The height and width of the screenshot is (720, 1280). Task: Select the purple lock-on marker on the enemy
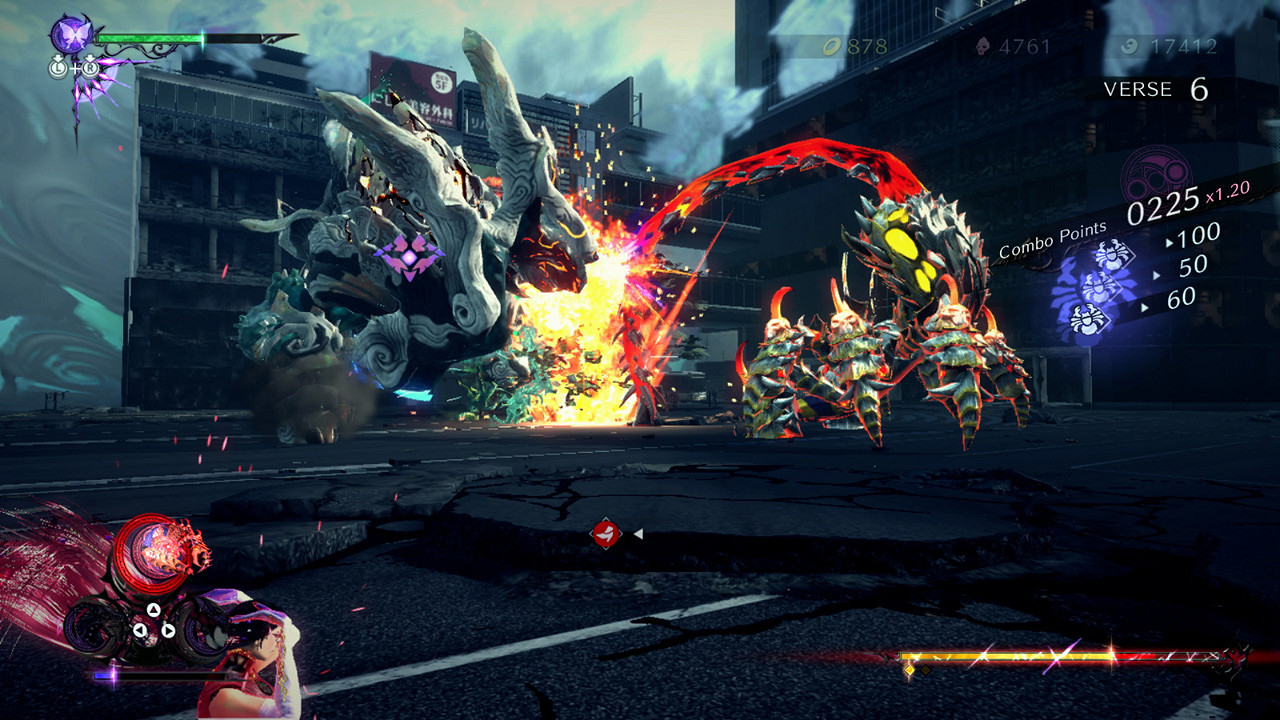click(408, 256)
